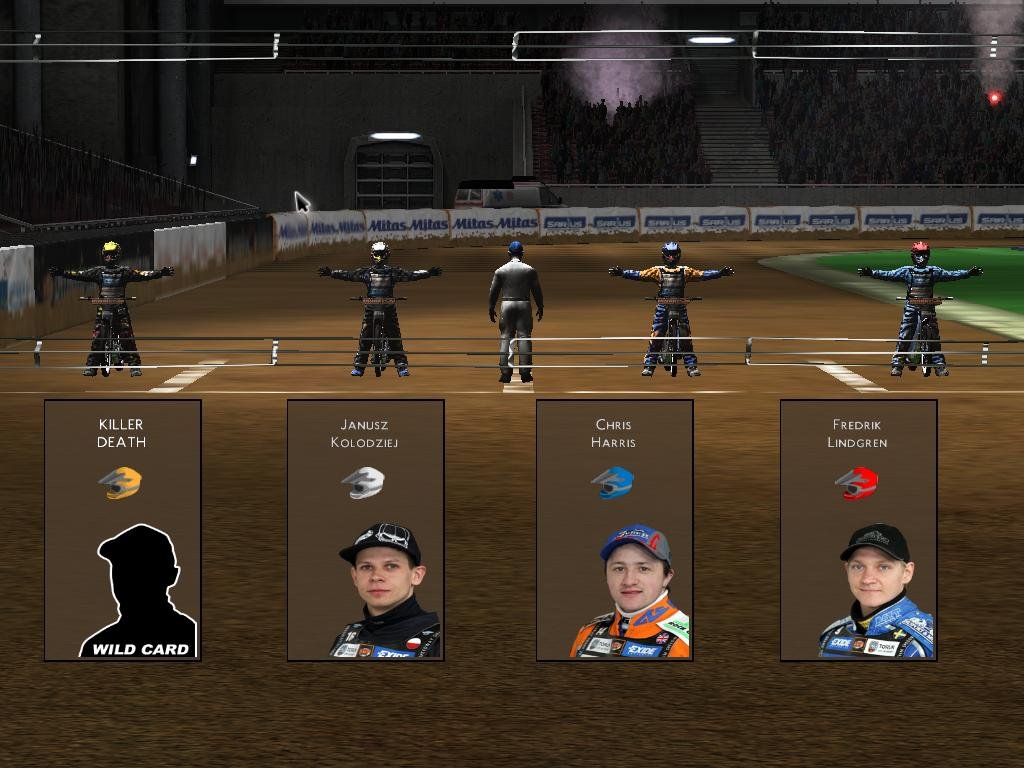This screenshot has height=768, width=1024.
Task: Pick Fredrik Lindgren's rider card
Action: [x=858, y=530]
